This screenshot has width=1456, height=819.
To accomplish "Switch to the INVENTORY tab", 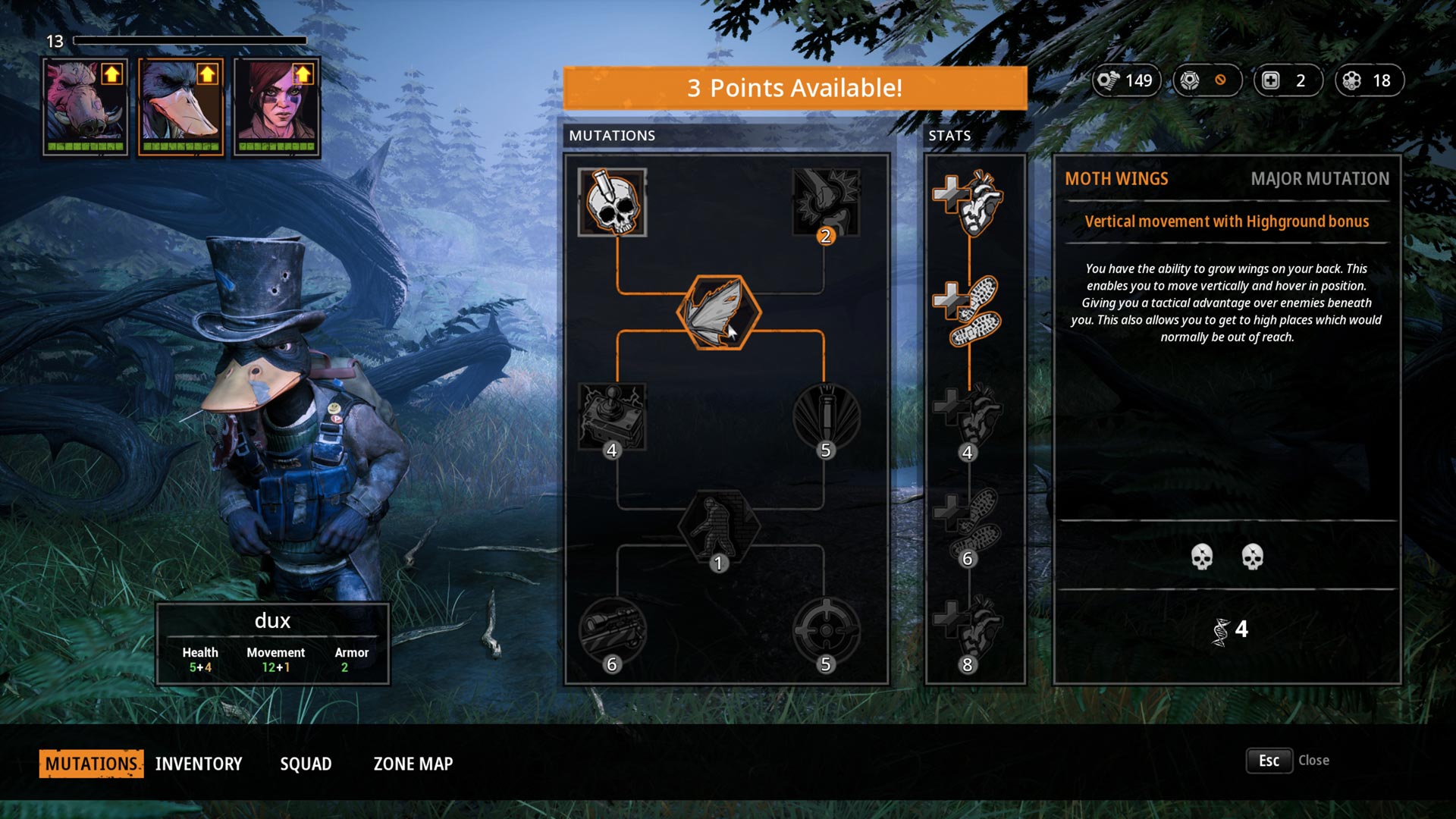I will (x=198, y=764).
